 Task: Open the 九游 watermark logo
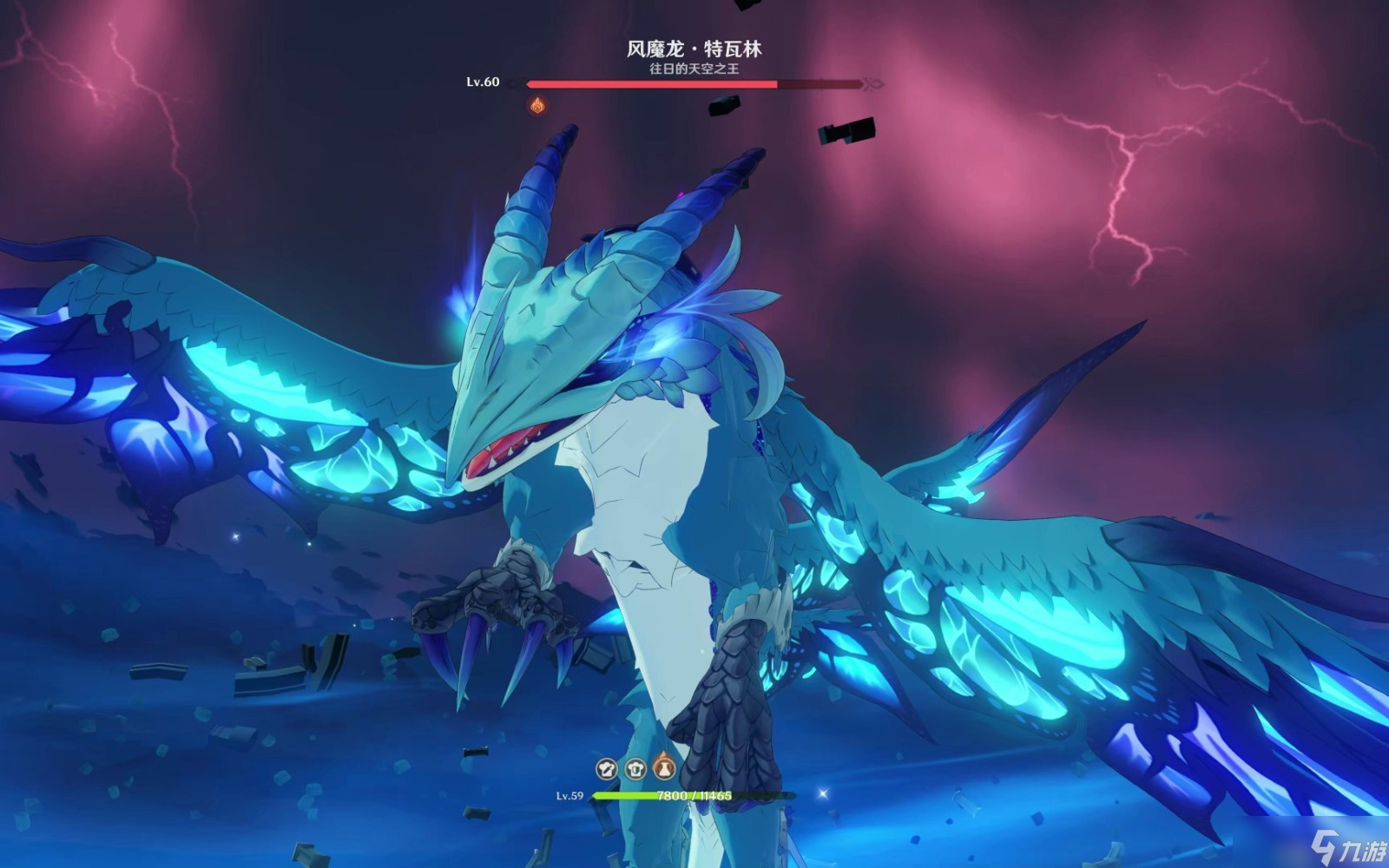coord(1348,844)
